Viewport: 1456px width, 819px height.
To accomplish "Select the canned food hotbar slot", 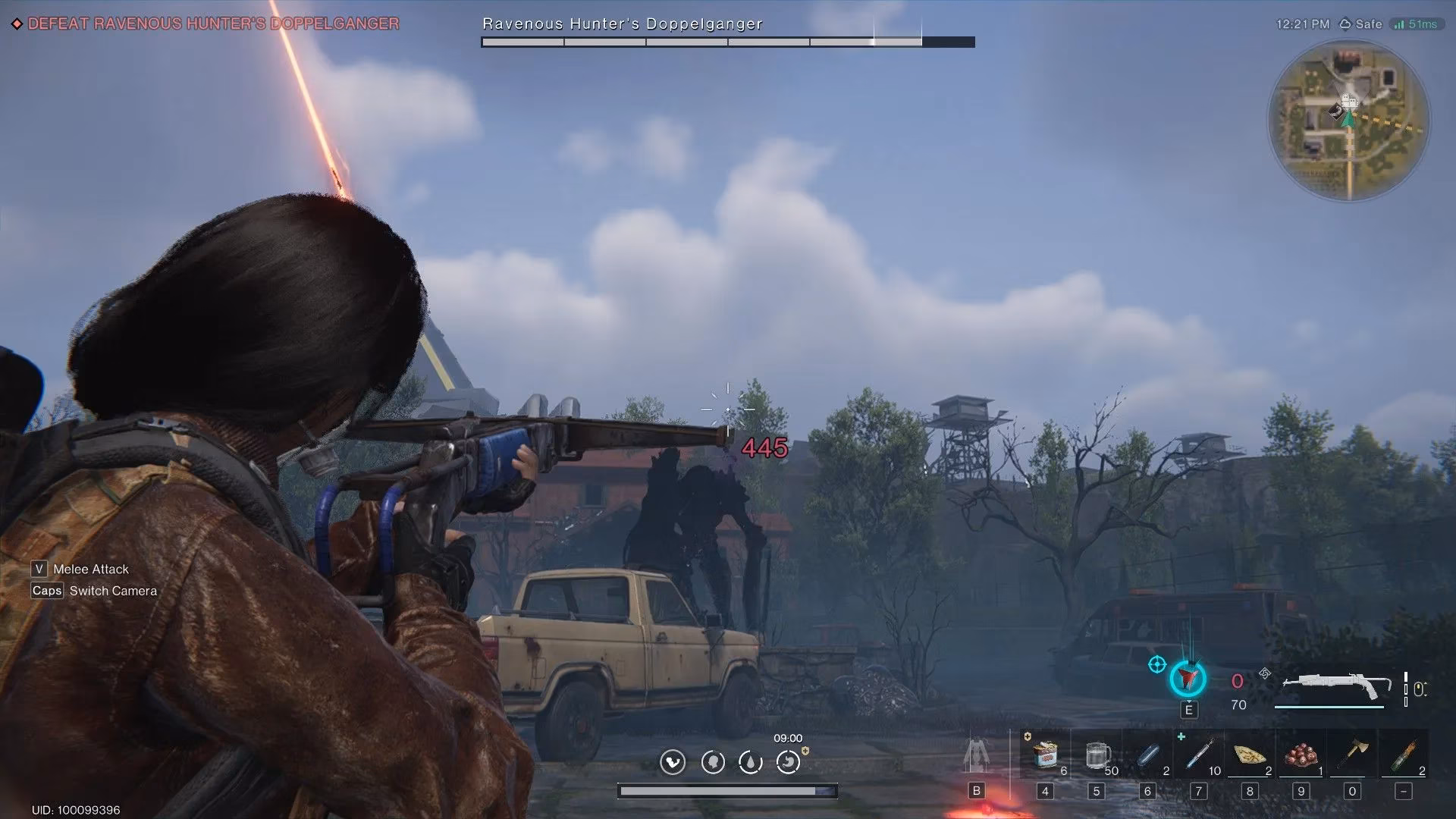I will pyautogui.click(x=1045, y=755).
